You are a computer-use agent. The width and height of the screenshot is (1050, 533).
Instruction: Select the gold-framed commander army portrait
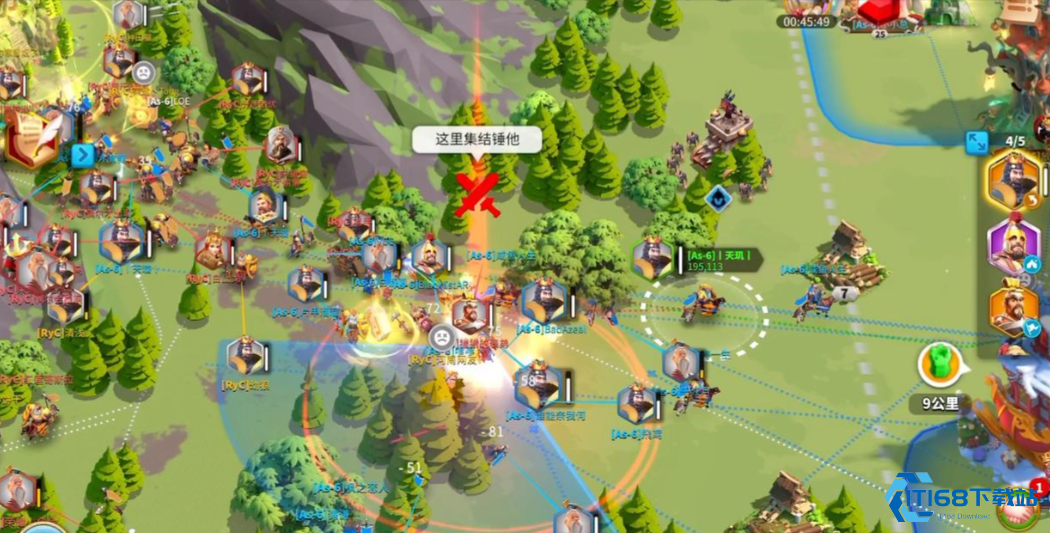pyautogui.click(x=1013, y=182)
